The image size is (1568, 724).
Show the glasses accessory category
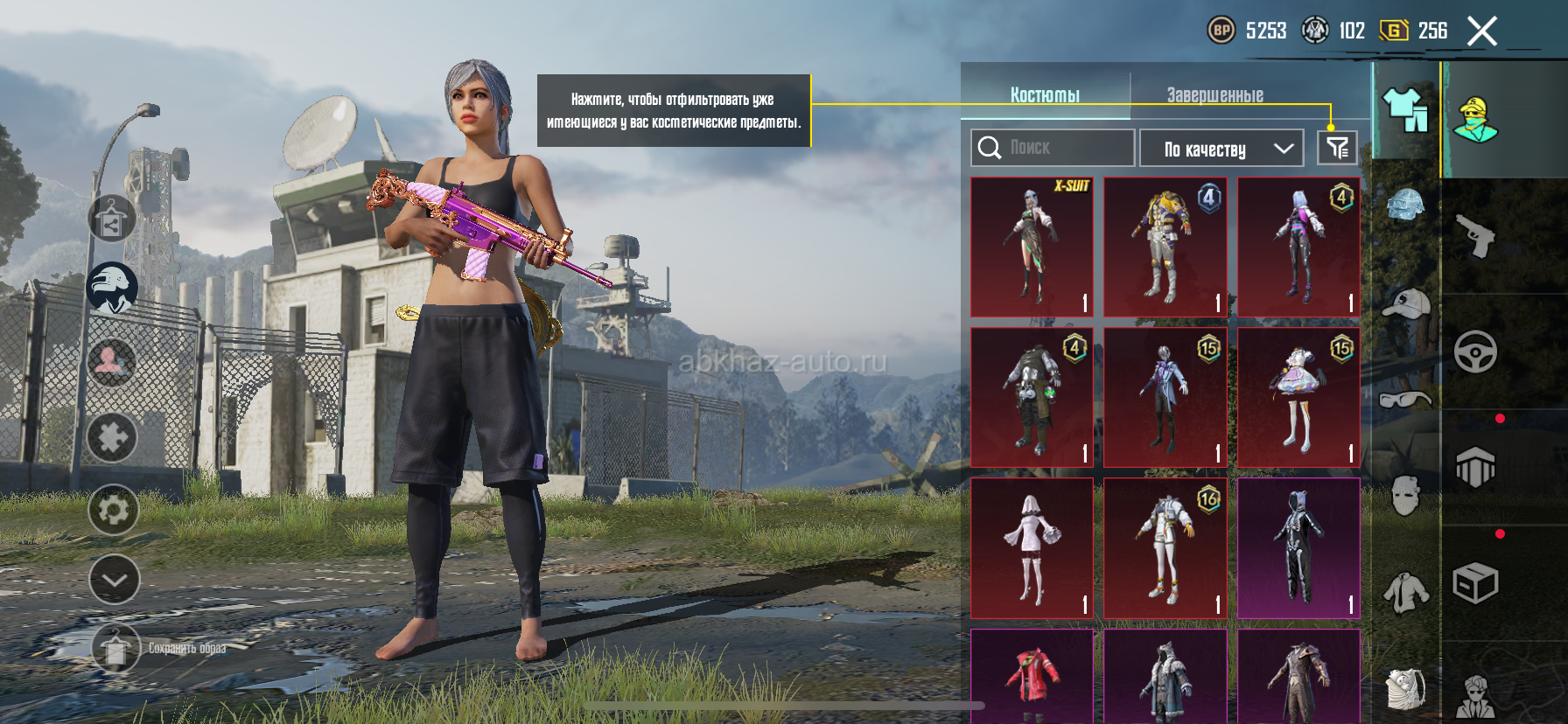[1405, 400]
